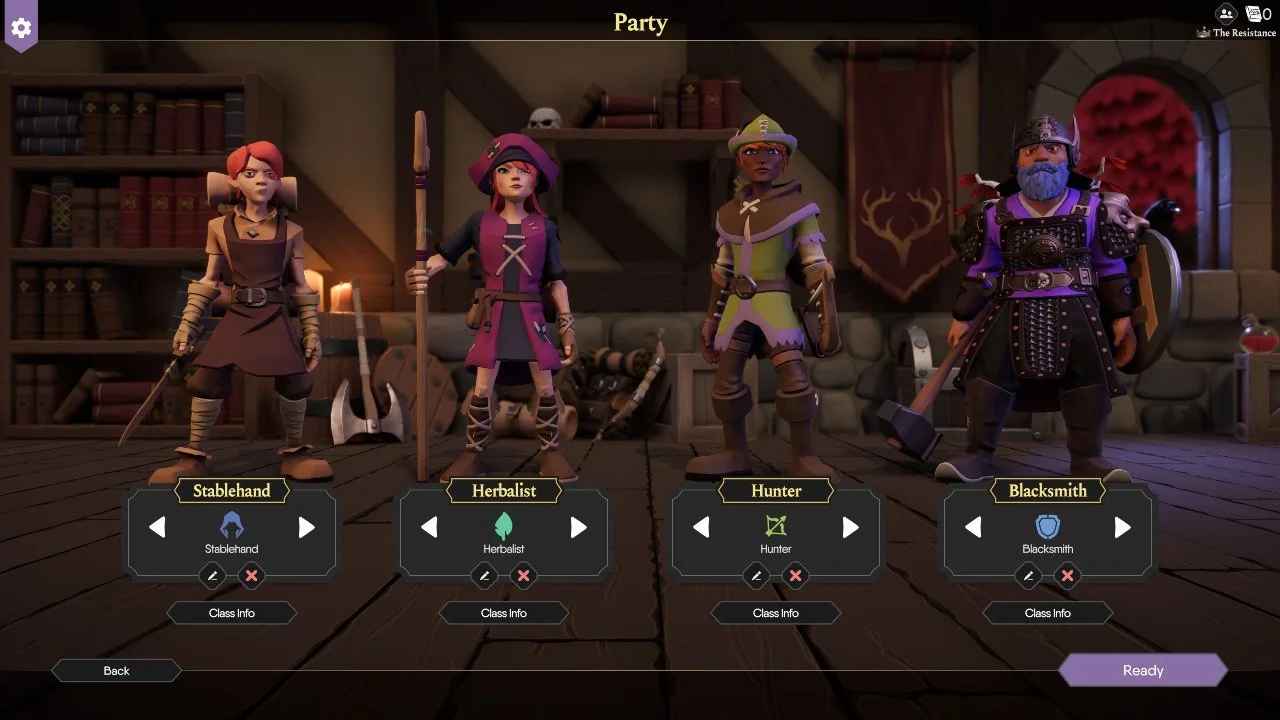Change Hunter to the previous class
Viewport: 1280px width, 720px height.
(701, 527)
